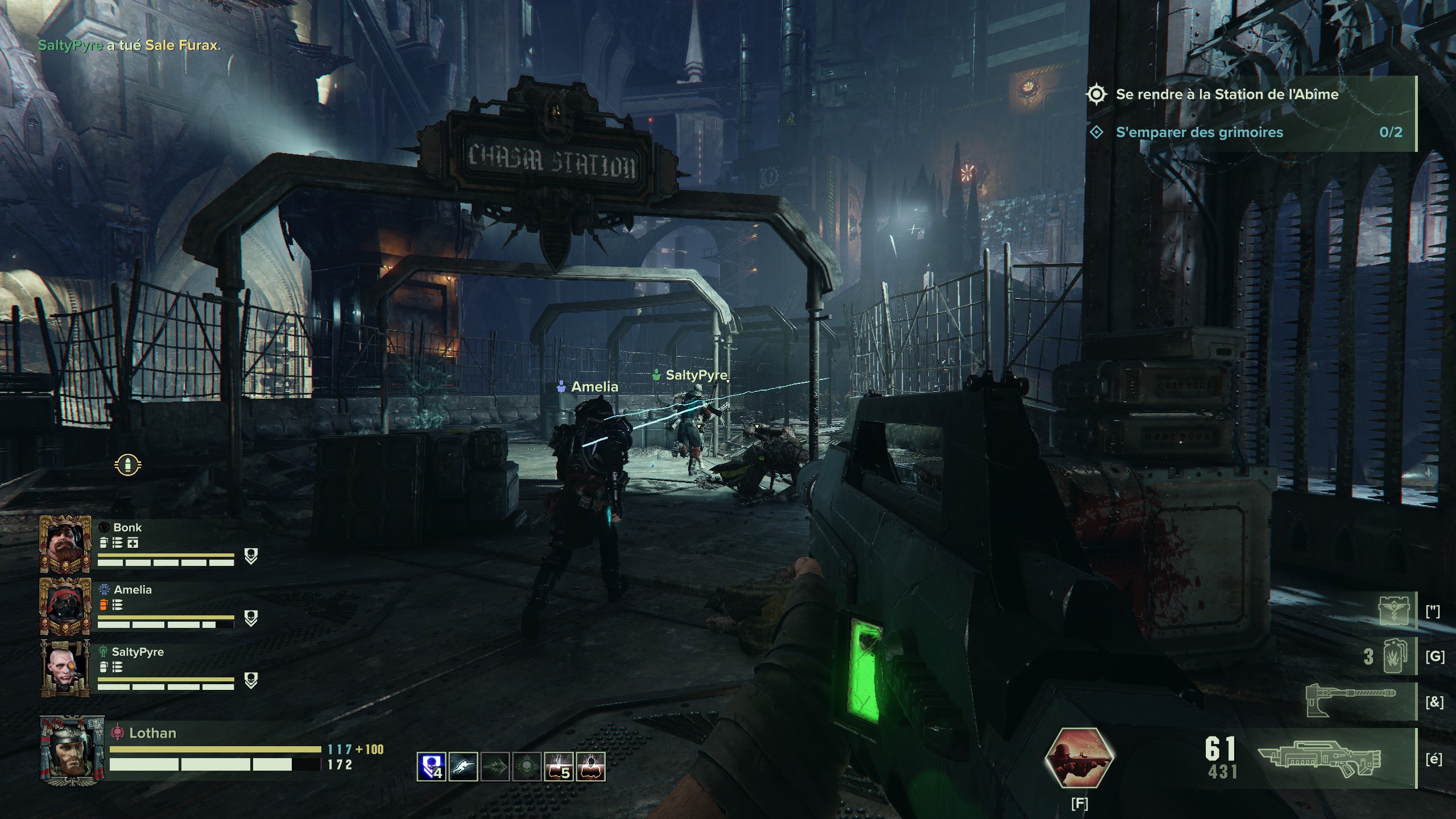The height and width of the screenshot is (819, 1456).
Task: Select Amelia's portrait in the team list
Action: pyautogui.click(x=65, y=606)
